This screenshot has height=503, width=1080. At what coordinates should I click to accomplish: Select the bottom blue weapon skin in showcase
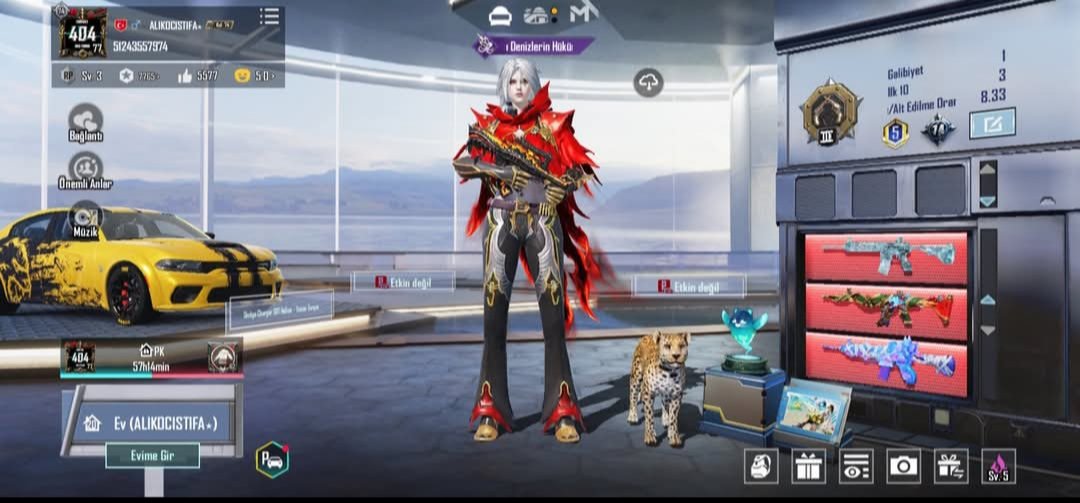(886, 360)
